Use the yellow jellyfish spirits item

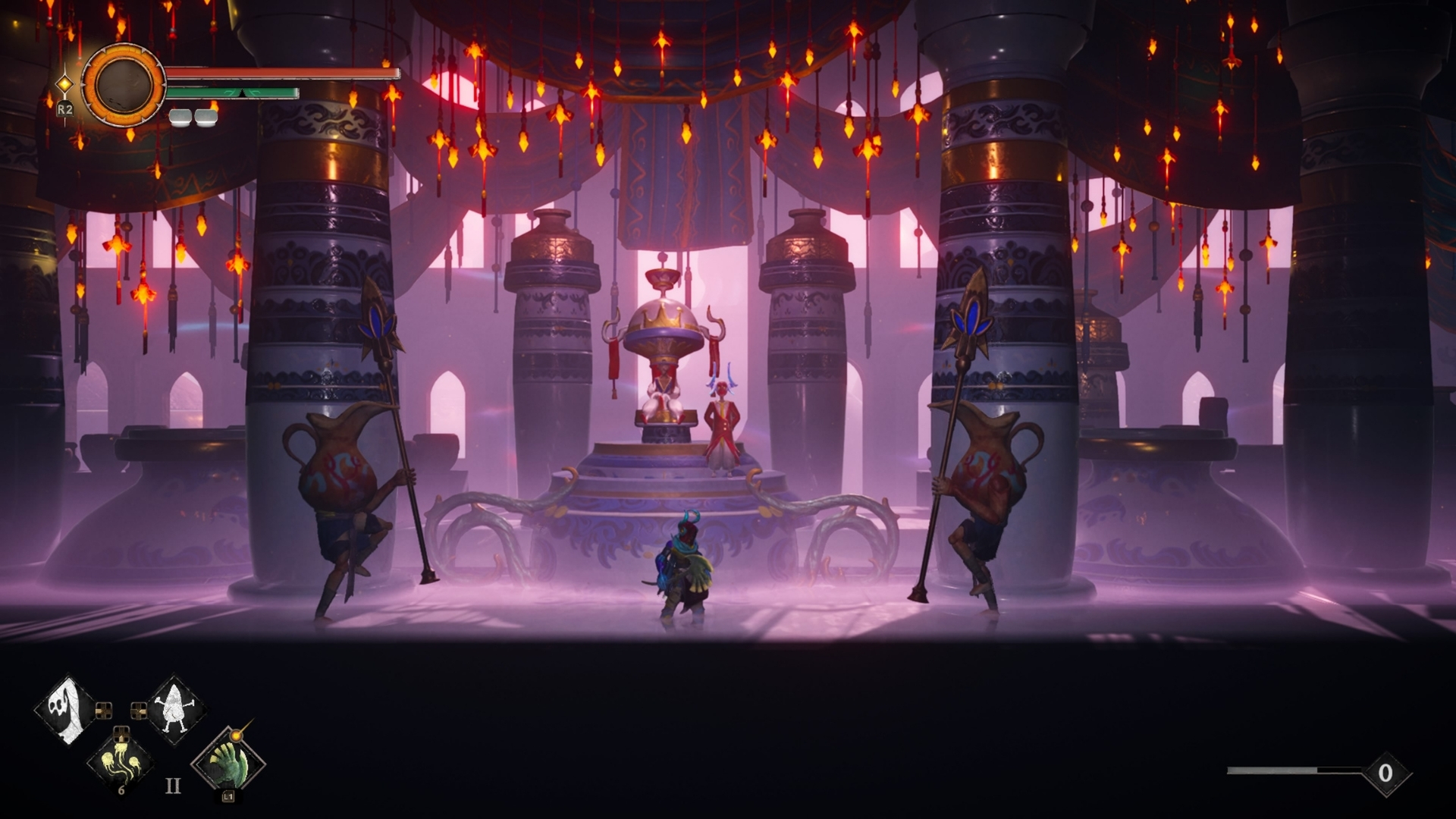121,762
